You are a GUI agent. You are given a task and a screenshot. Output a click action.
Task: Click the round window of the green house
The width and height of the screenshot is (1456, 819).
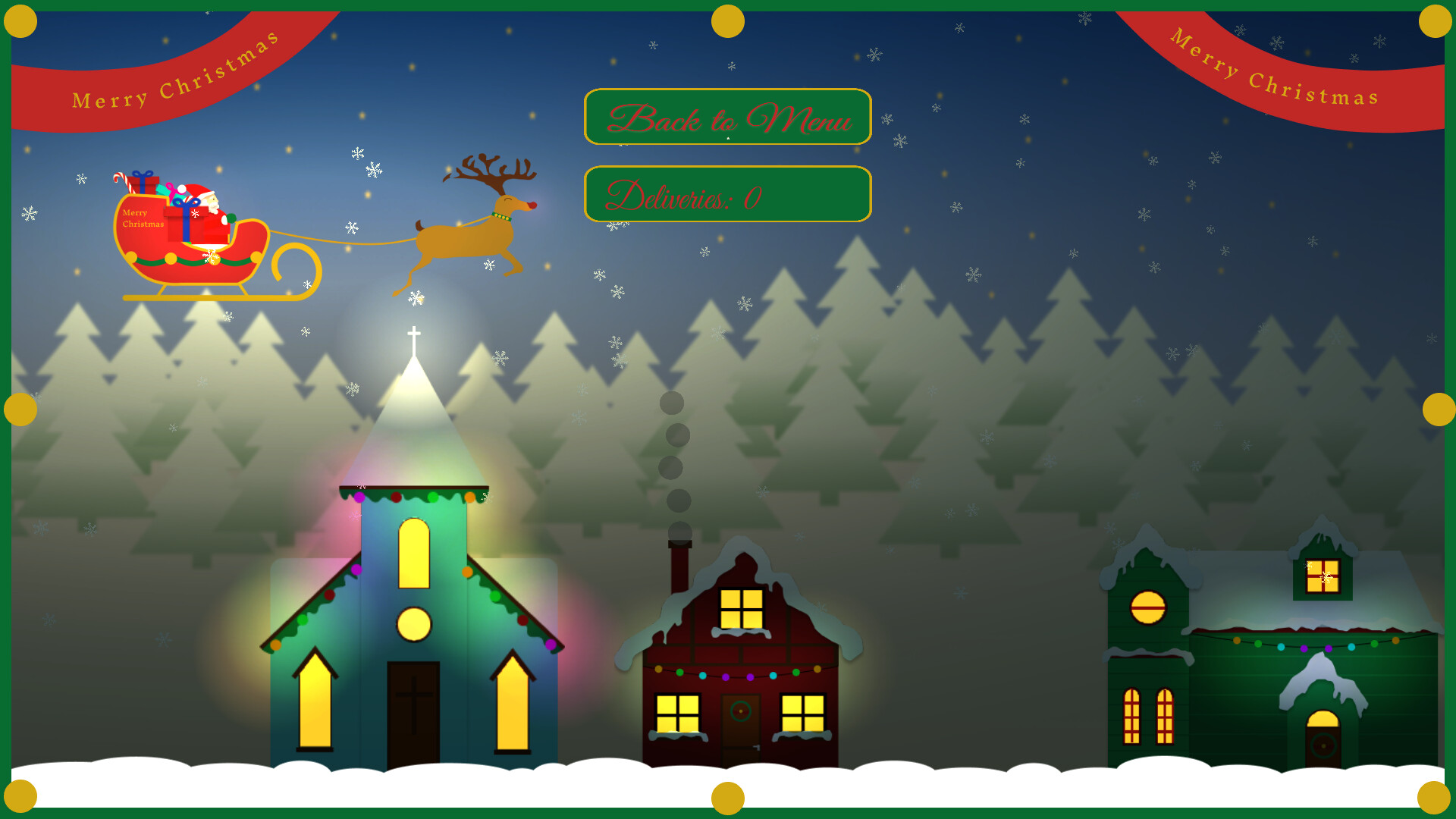pyautogui.click(x=1147, y=607)
